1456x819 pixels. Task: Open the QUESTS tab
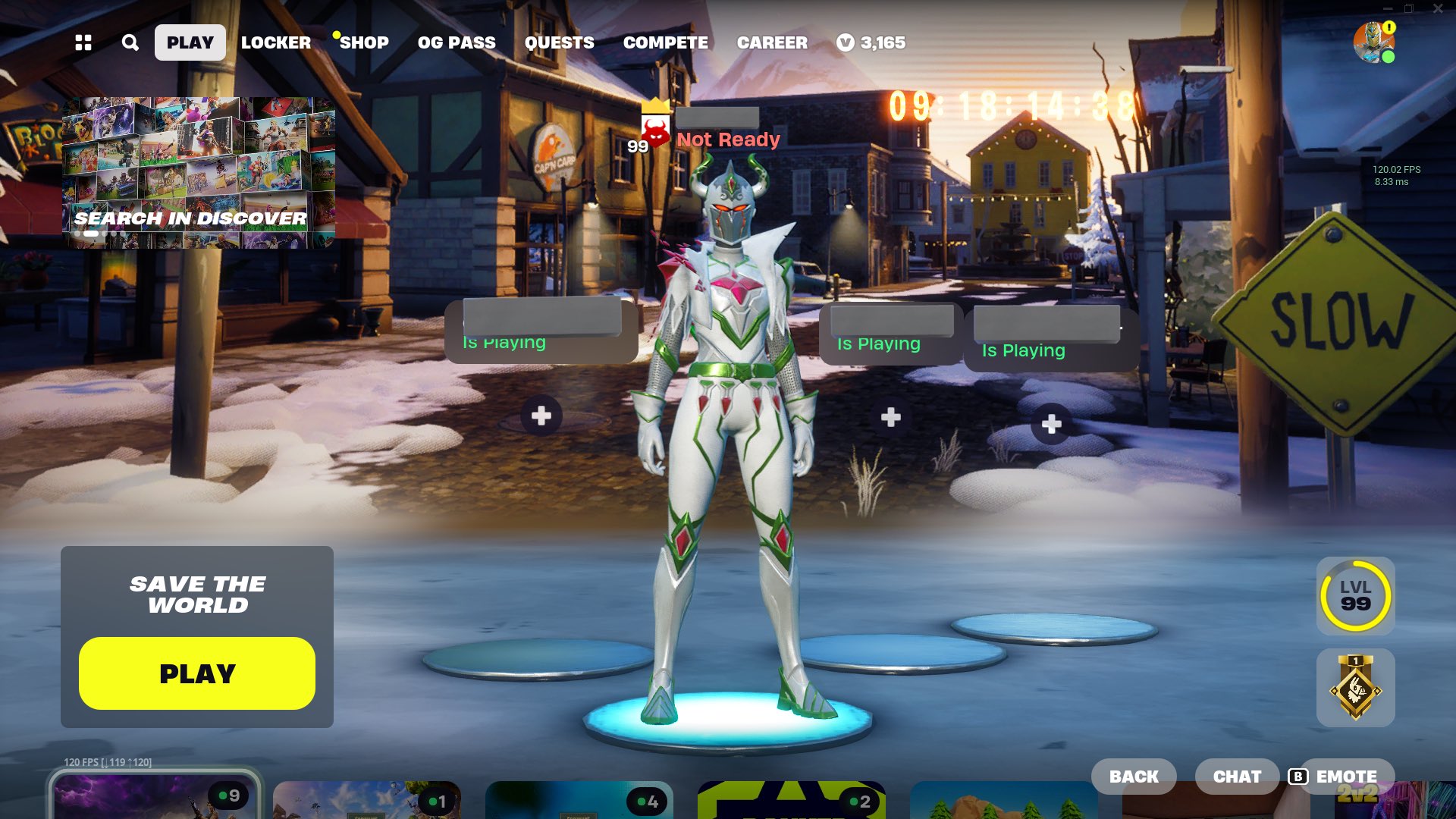pyautogui.click(x=560, y=42)
